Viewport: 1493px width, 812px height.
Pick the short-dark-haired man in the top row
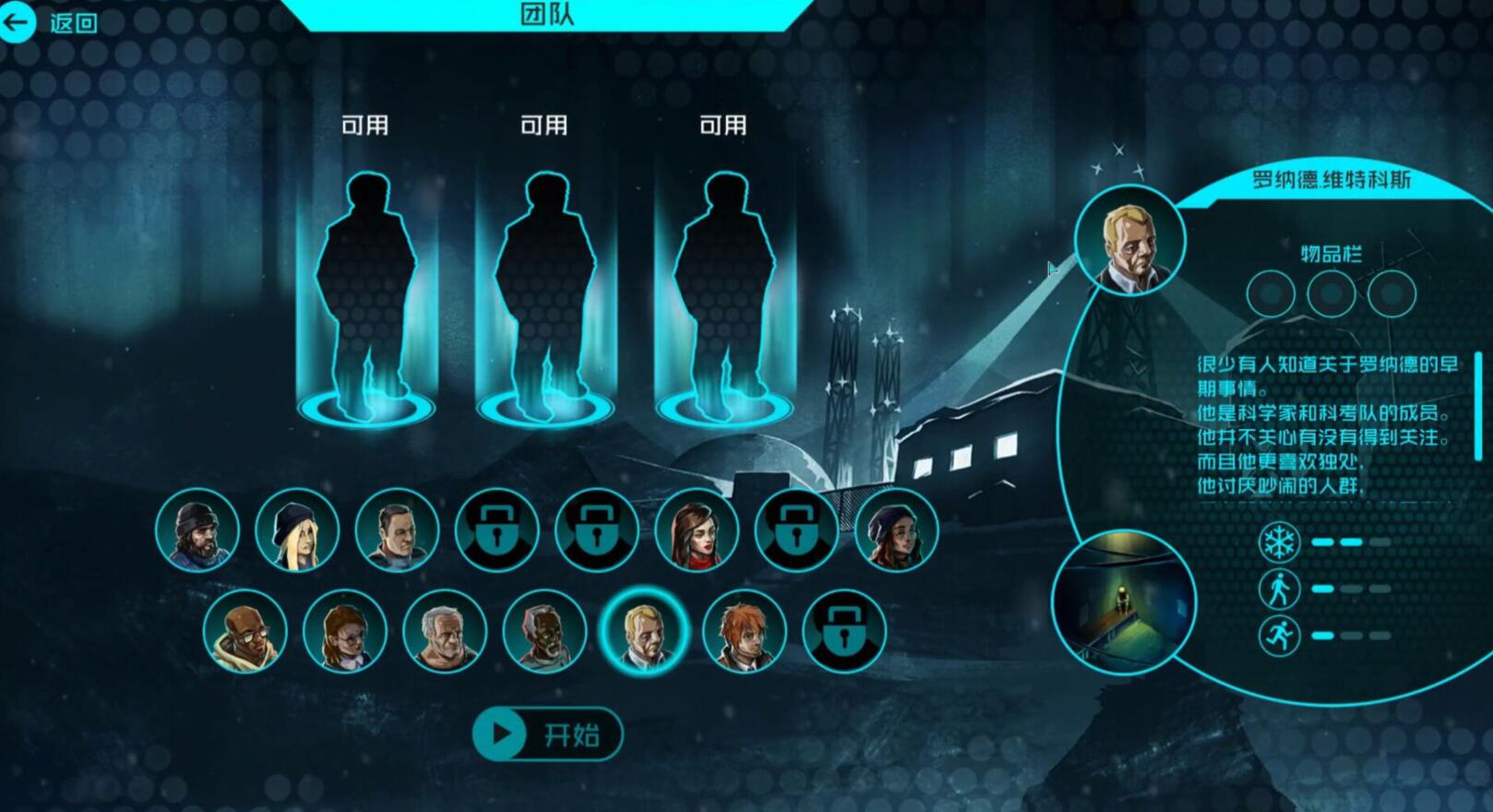[397, 530]
